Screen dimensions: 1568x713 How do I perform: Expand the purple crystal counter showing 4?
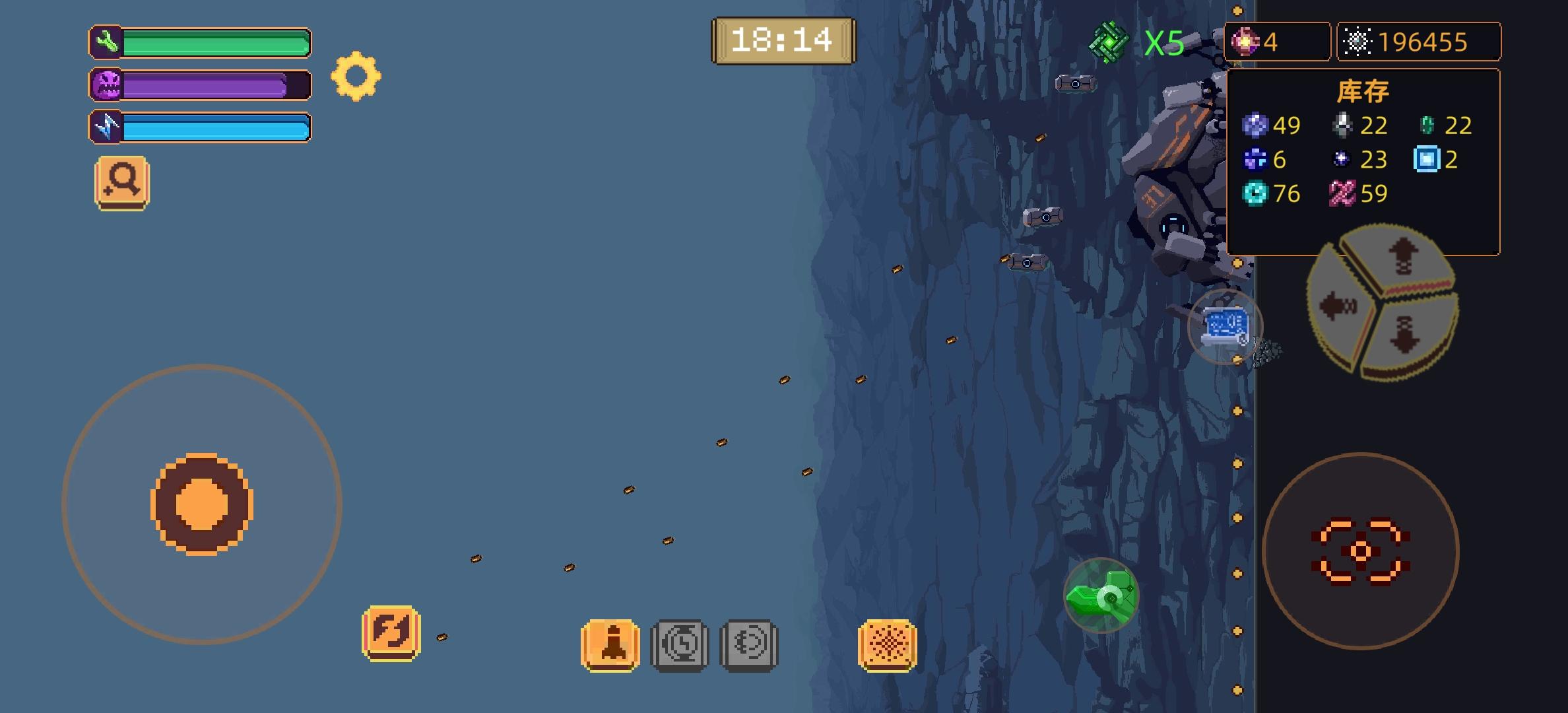click(x=1276, y=42)
